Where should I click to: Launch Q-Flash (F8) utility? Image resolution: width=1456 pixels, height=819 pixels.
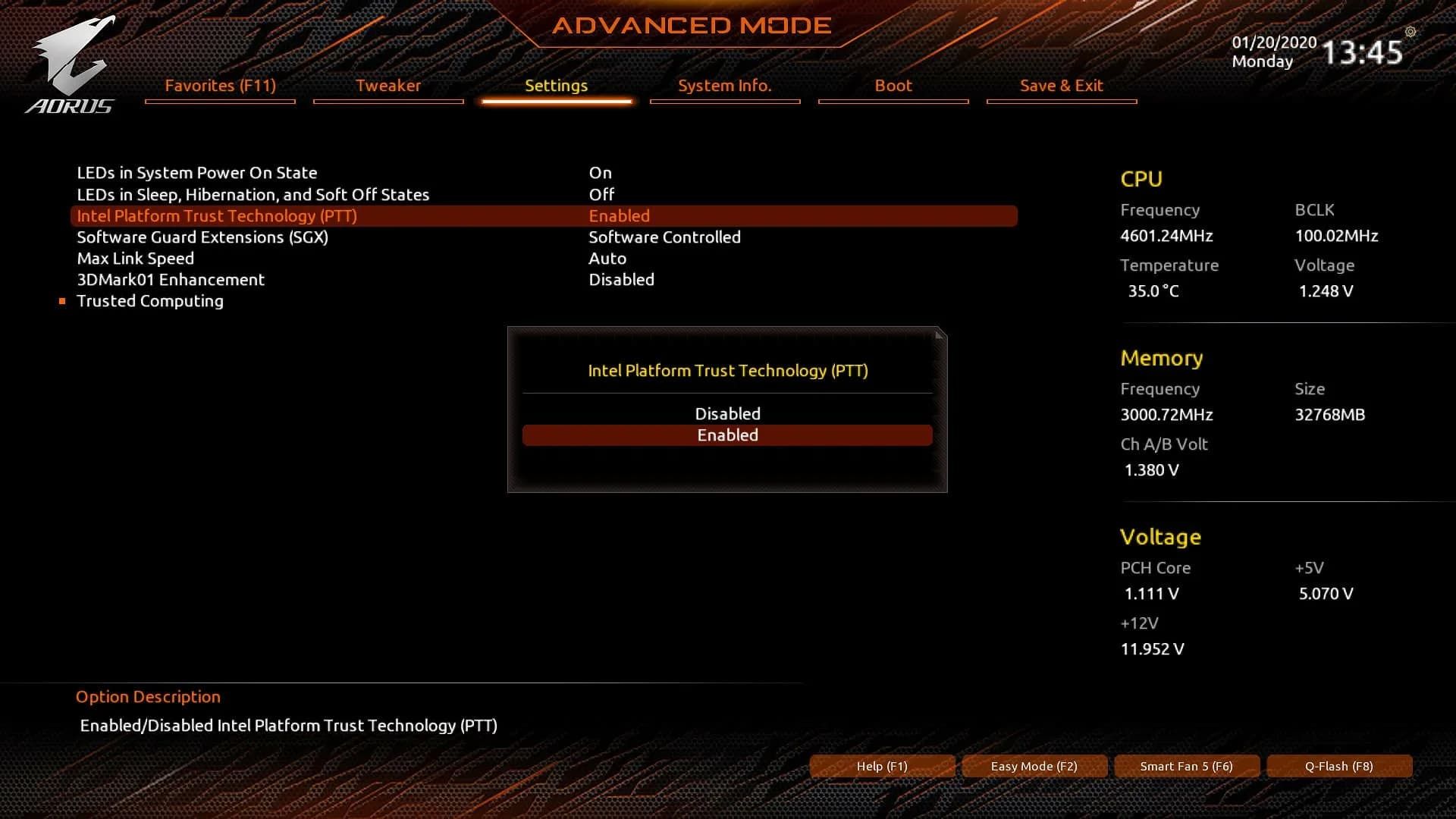tap(1338, 766)
